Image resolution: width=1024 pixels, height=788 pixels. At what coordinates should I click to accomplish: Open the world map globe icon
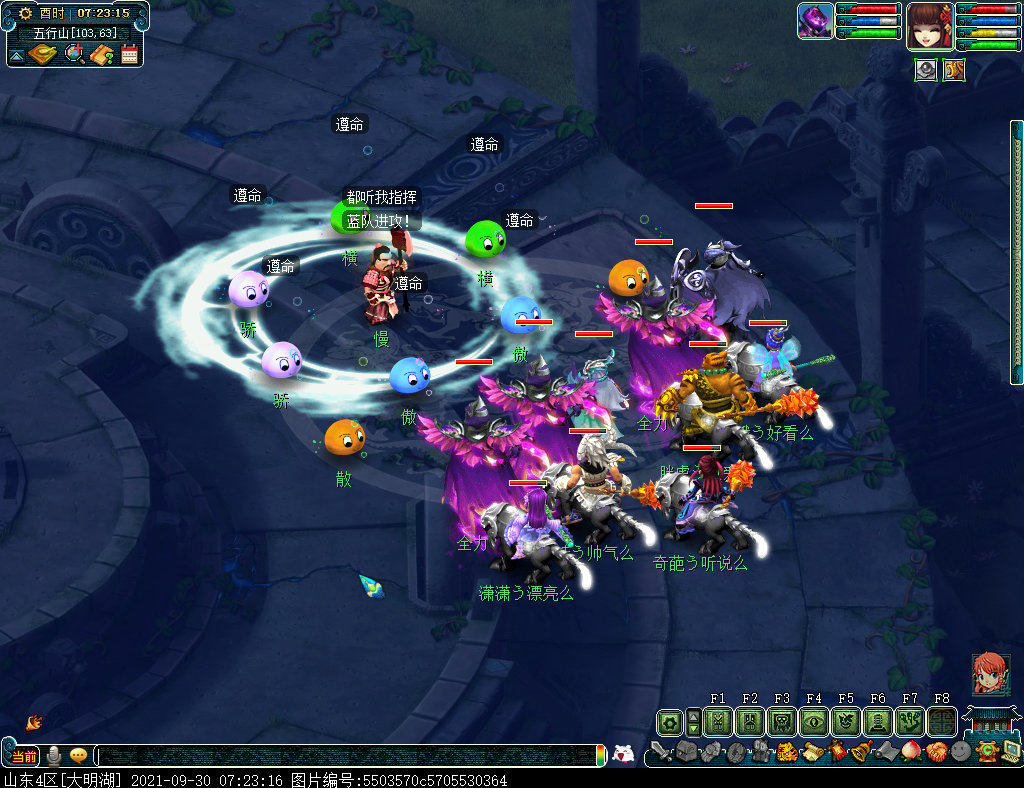tap(74, 54)
